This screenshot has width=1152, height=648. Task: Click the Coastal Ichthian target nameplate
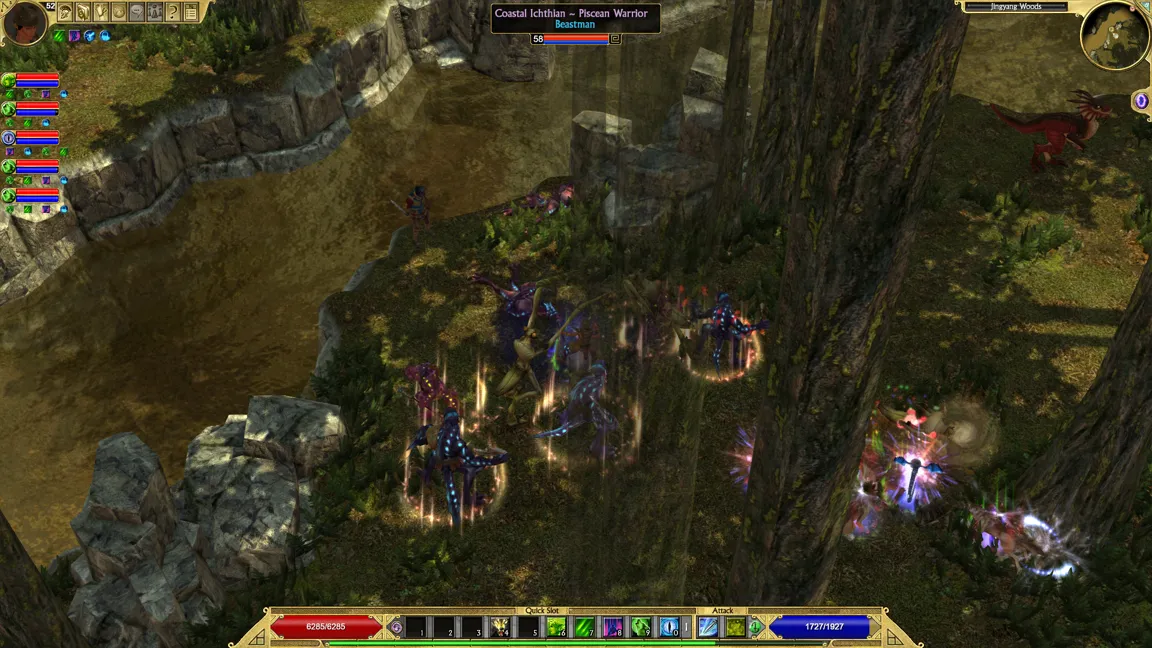tap(575, 18)
